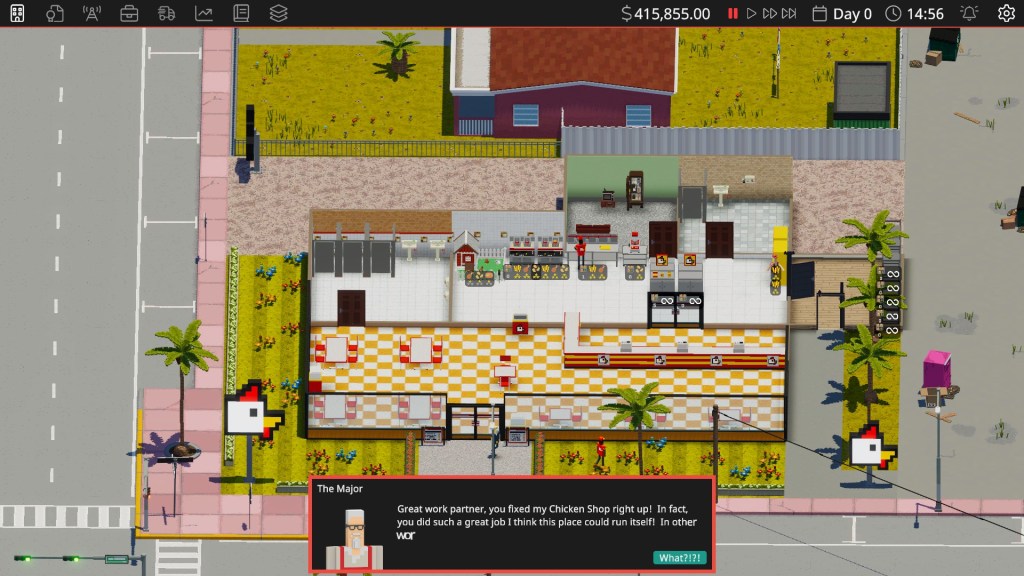Image resolution: width=1024 pixels, height=576 pixels.
Task: Reply "What?!?!" to The Major
Action: coord(679,558)
